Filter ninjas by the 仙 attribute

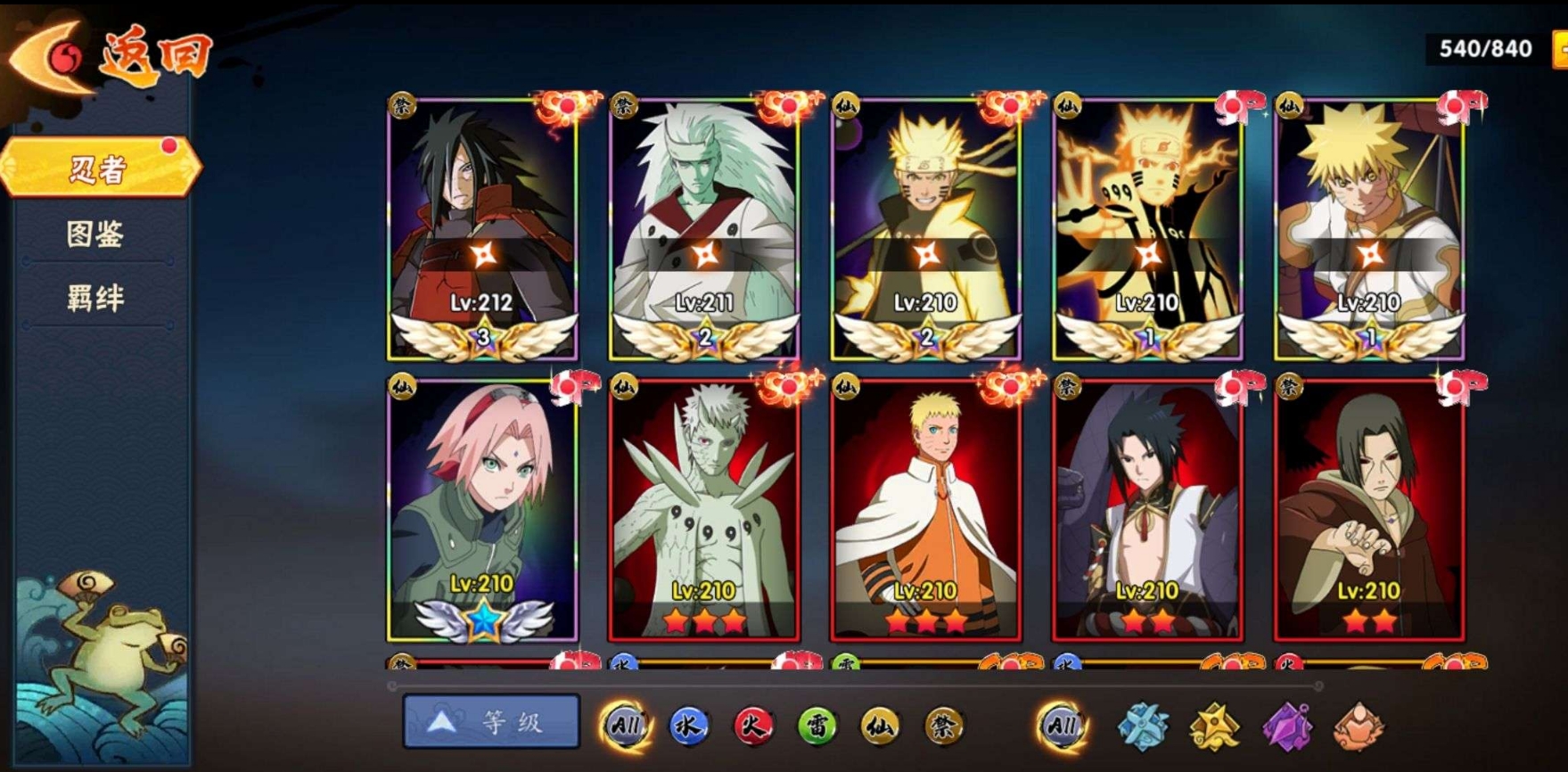pyautogui.click(x=880, y=727)
